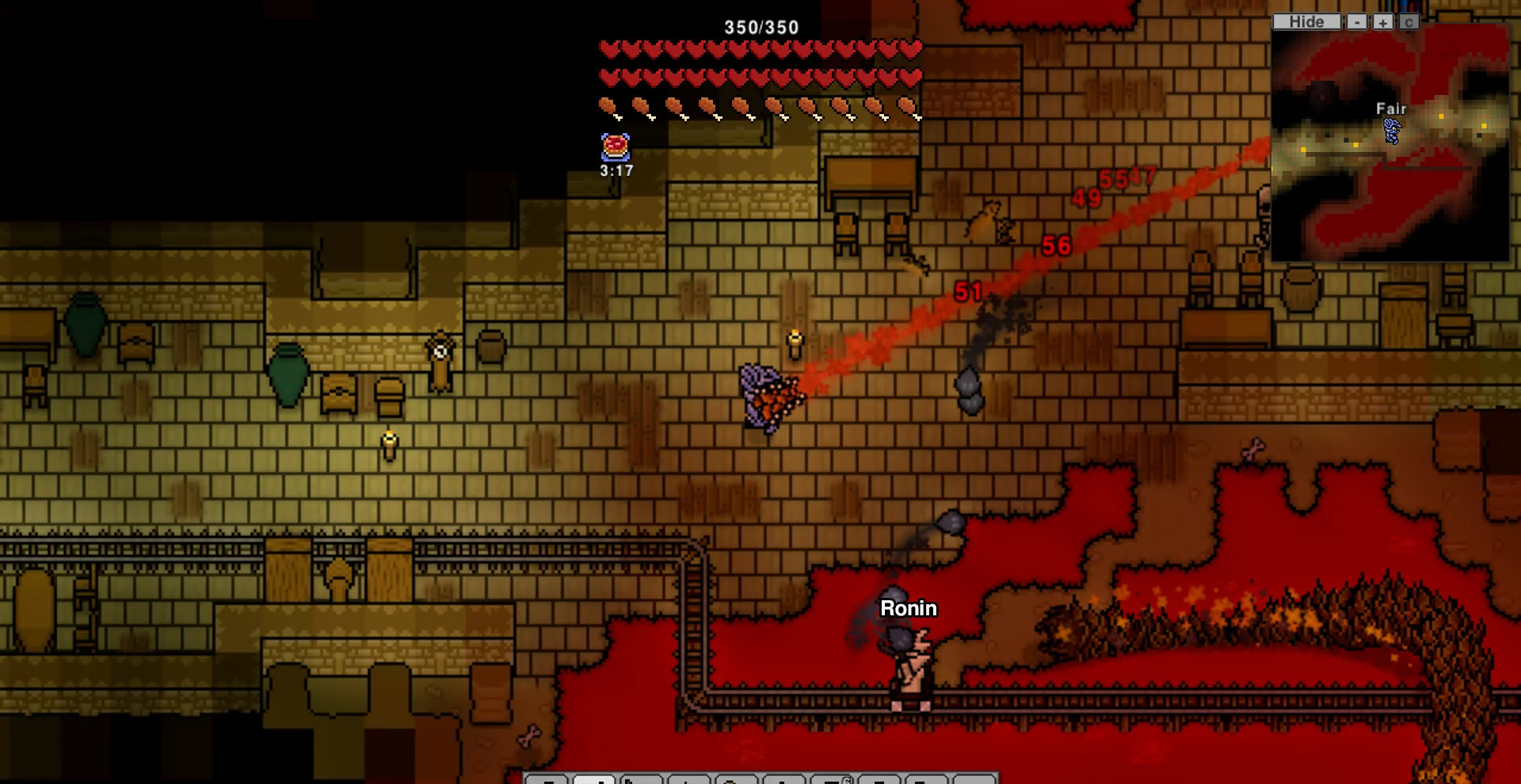Zoom in the minimap with plus button
This screenshot has width=1521, height=784.
click(x=1383, y=22)
